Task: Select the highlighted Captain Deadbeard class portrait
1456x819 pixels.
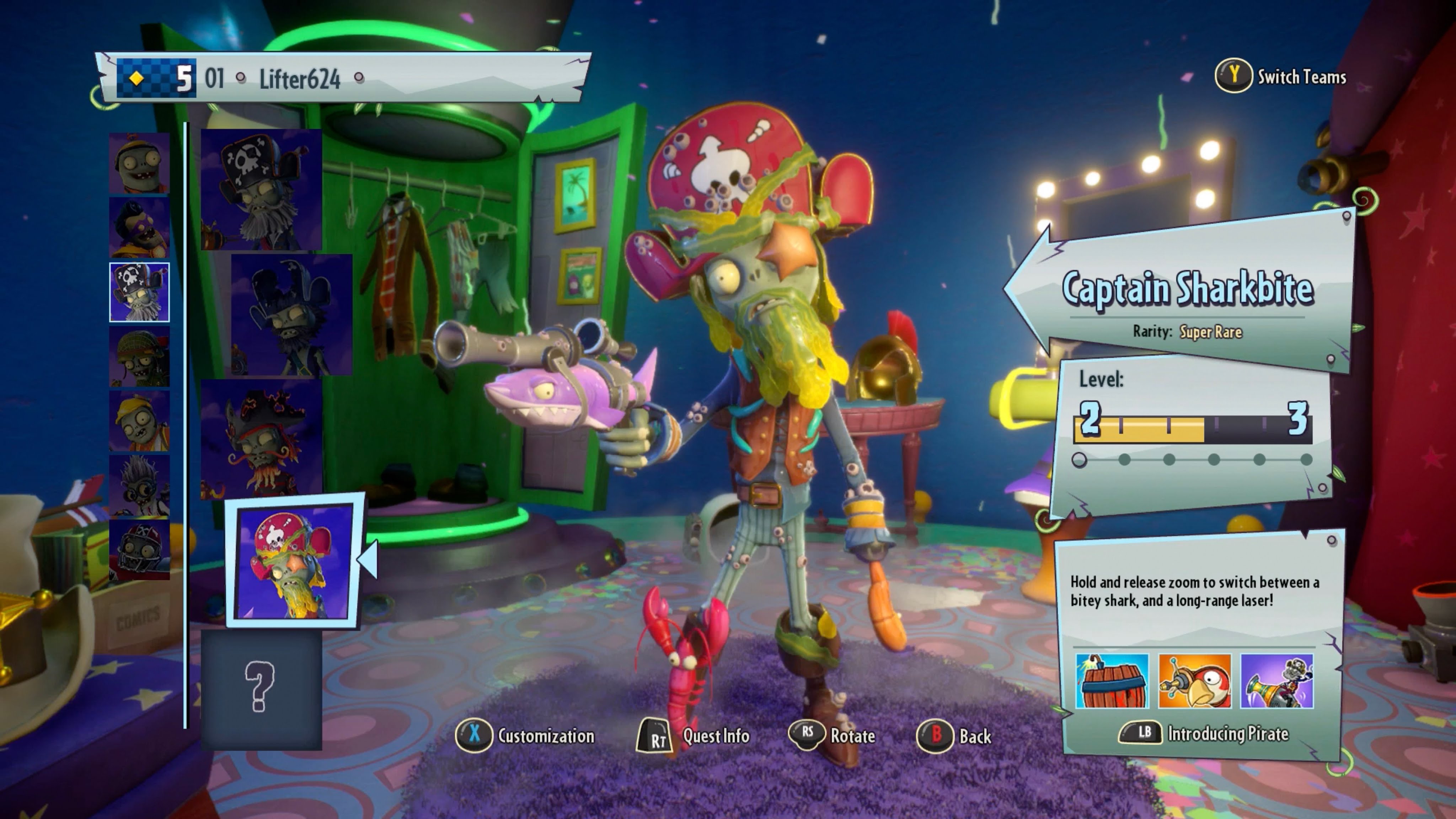Action: (139, 292)
